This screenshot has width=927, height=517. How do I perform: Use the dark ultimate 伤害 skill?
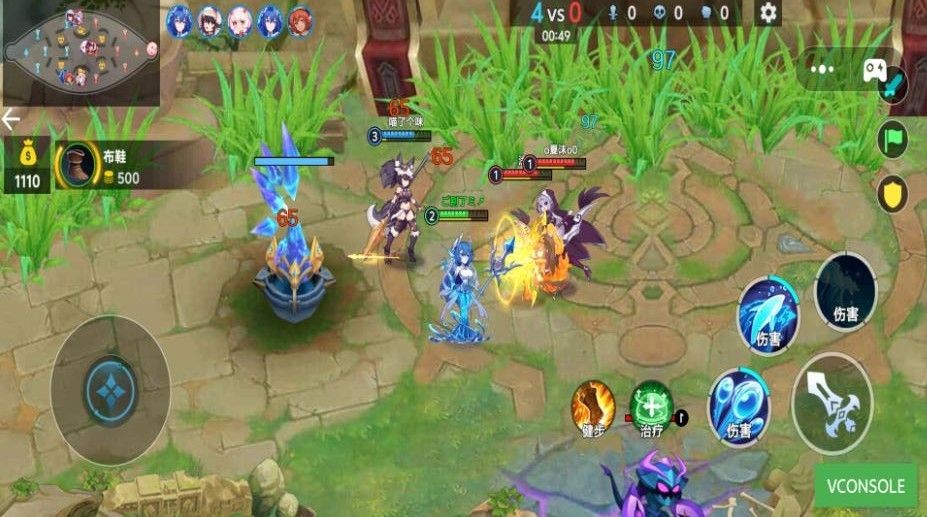coord(845,292)
